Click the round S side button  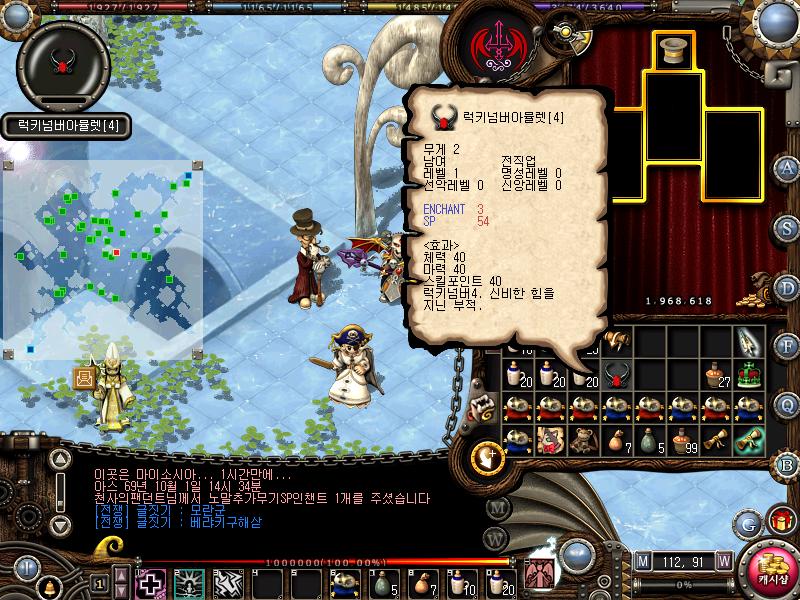pyautogui.click(x=788, y=227)
